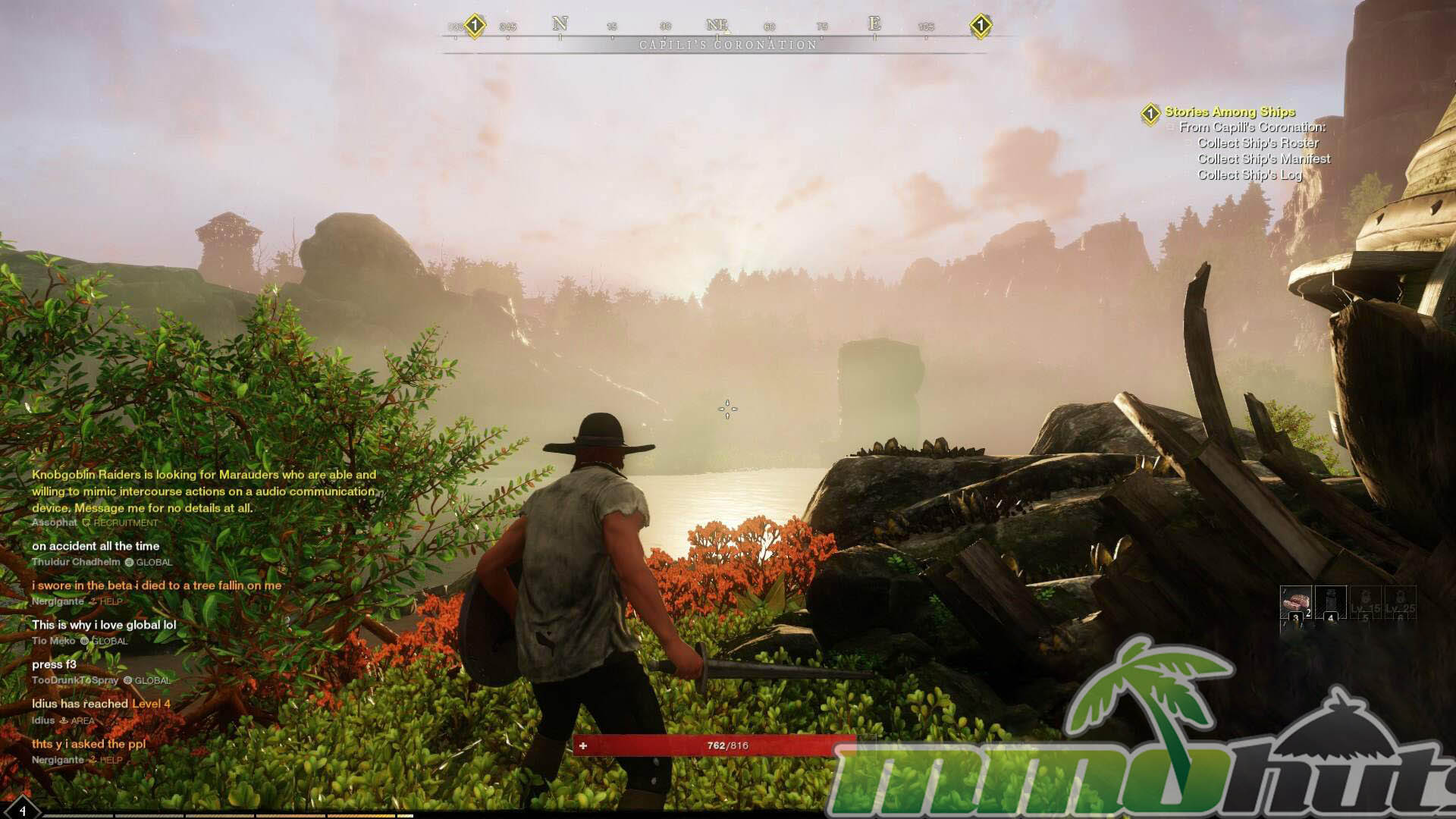This screenshot has height=819, width=1456.
Task: Select the Collect Ship's Roster objective
Action: [x=1257, y=143]
